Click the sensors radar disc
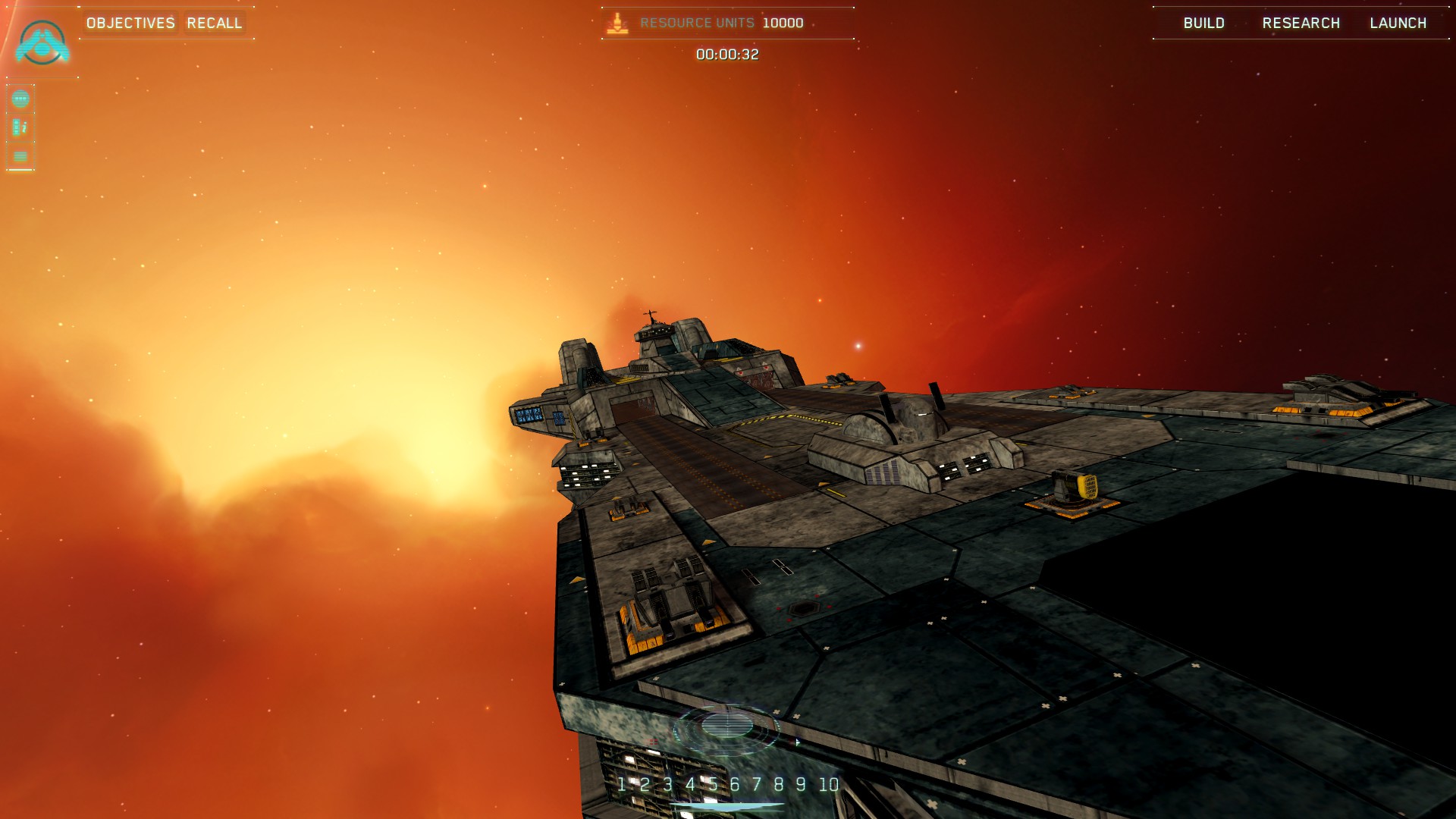The width and height of the screenshot is (1456, 819). (726, 726)
